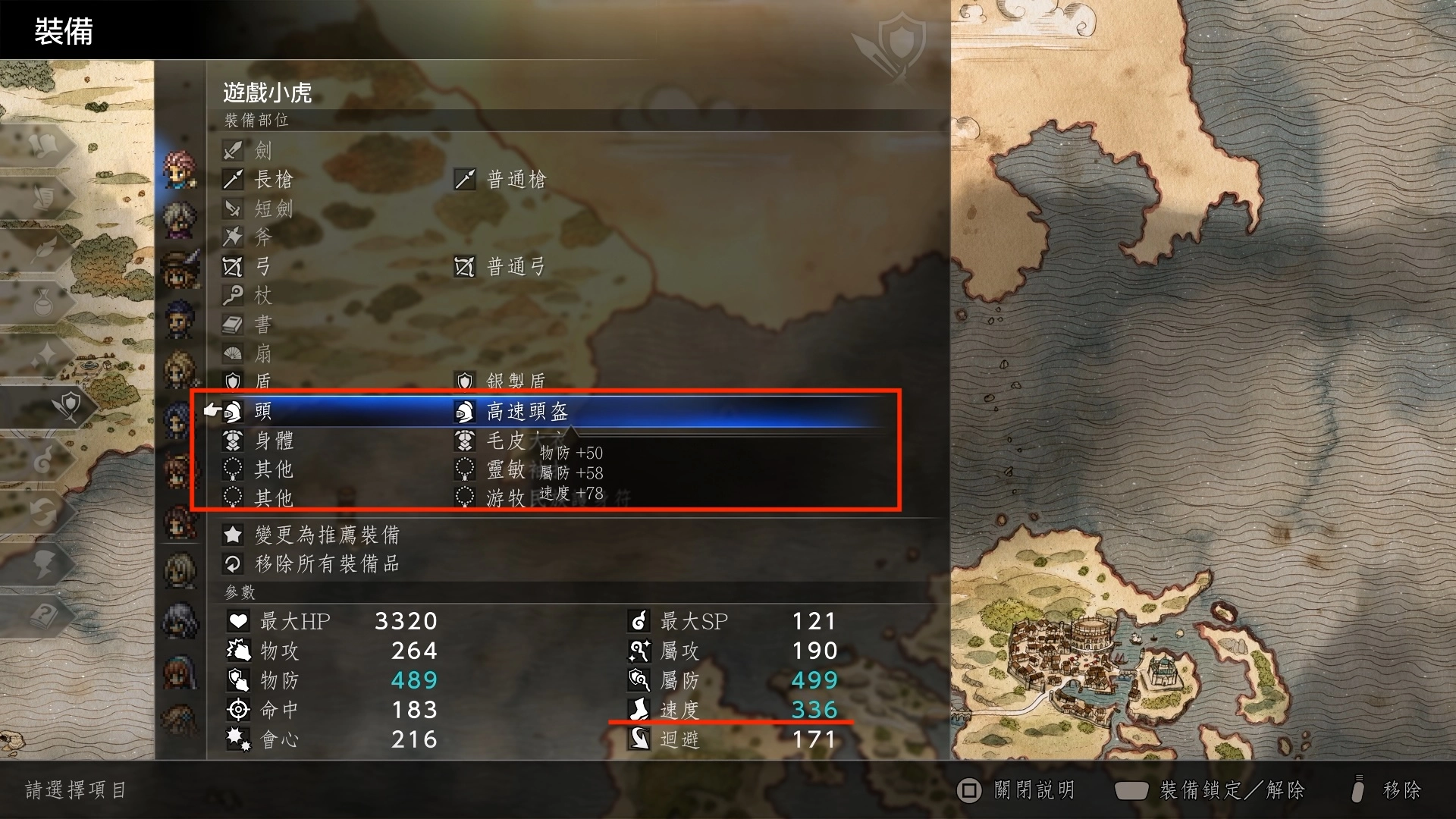Select the dagger (短劍) slot icon
The height and width of the screenshot is (819, 1456).
tap(232, 209)
